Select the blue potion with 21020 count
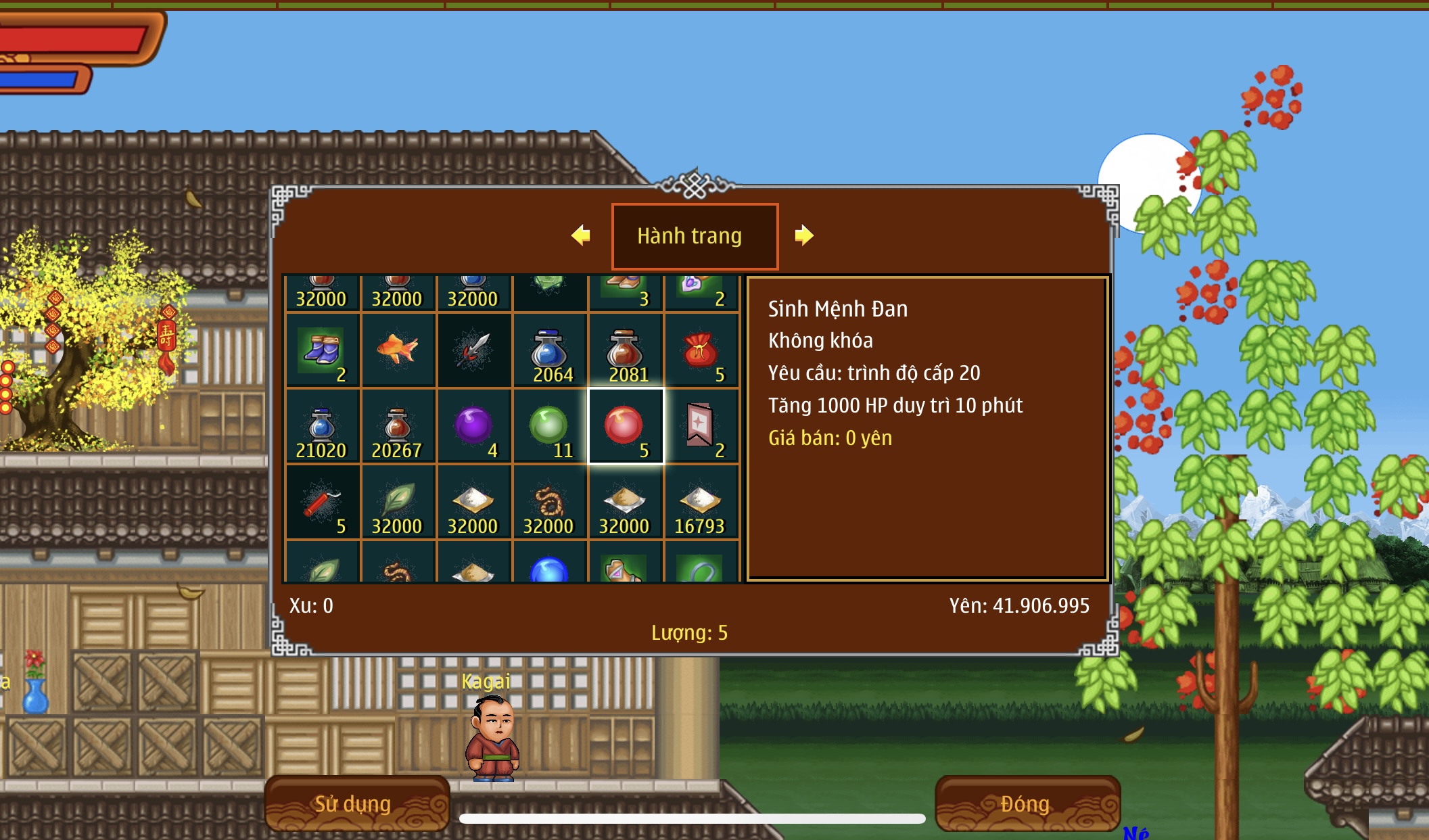The image size is (1429, 840). pos(323,427)
